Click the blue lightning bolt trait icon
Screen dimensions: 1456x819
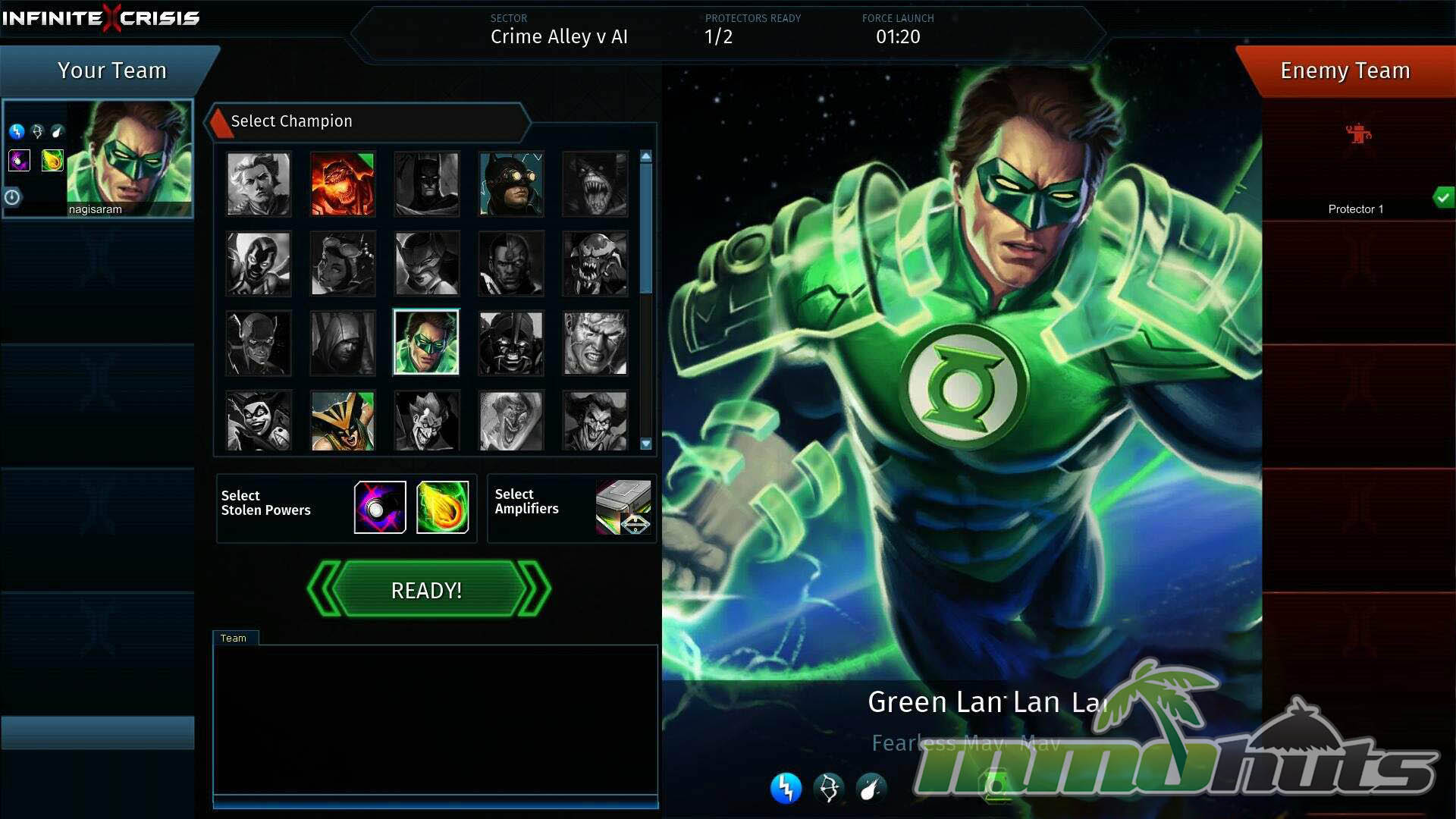pyautogui.click(x=786, y=788)
